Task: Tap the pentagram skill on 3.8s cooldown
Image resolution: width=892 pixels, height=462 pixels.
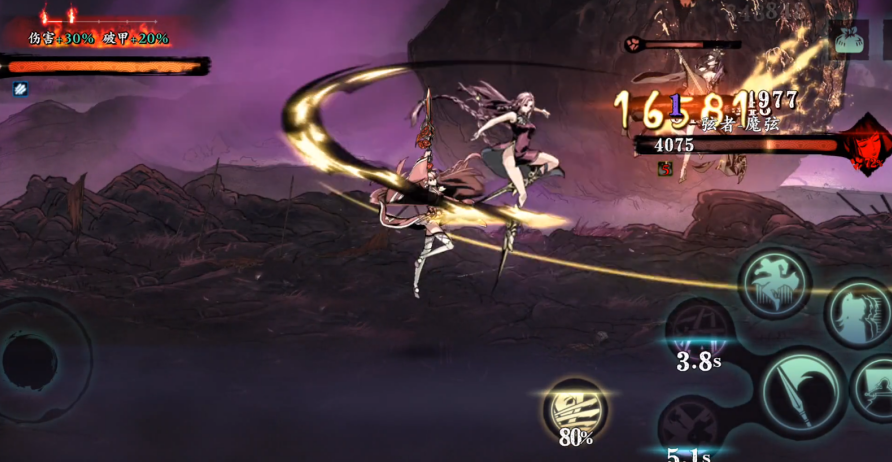Action: click(699, 331)
